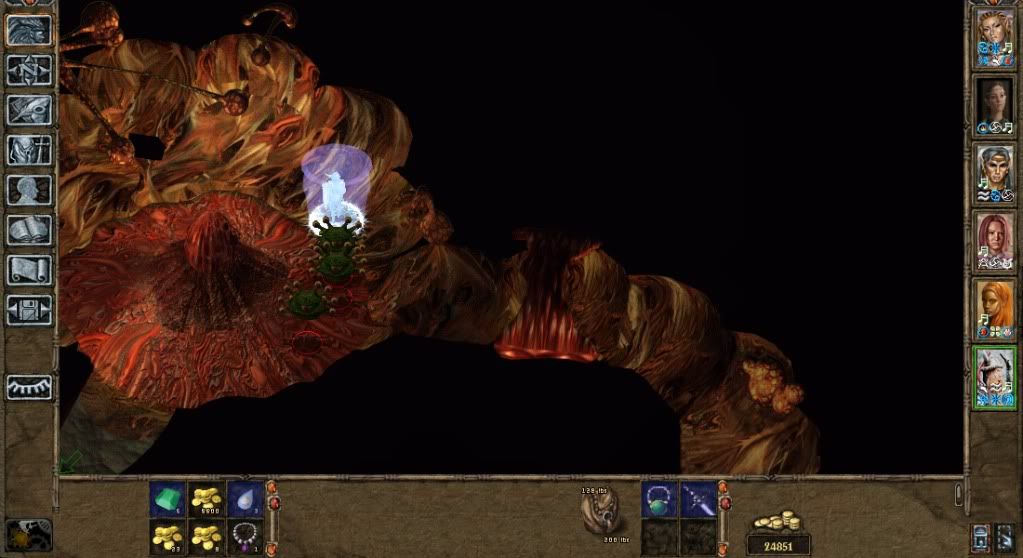
Task: Take the white teardrop gem from the container
Action: (246, 499)
